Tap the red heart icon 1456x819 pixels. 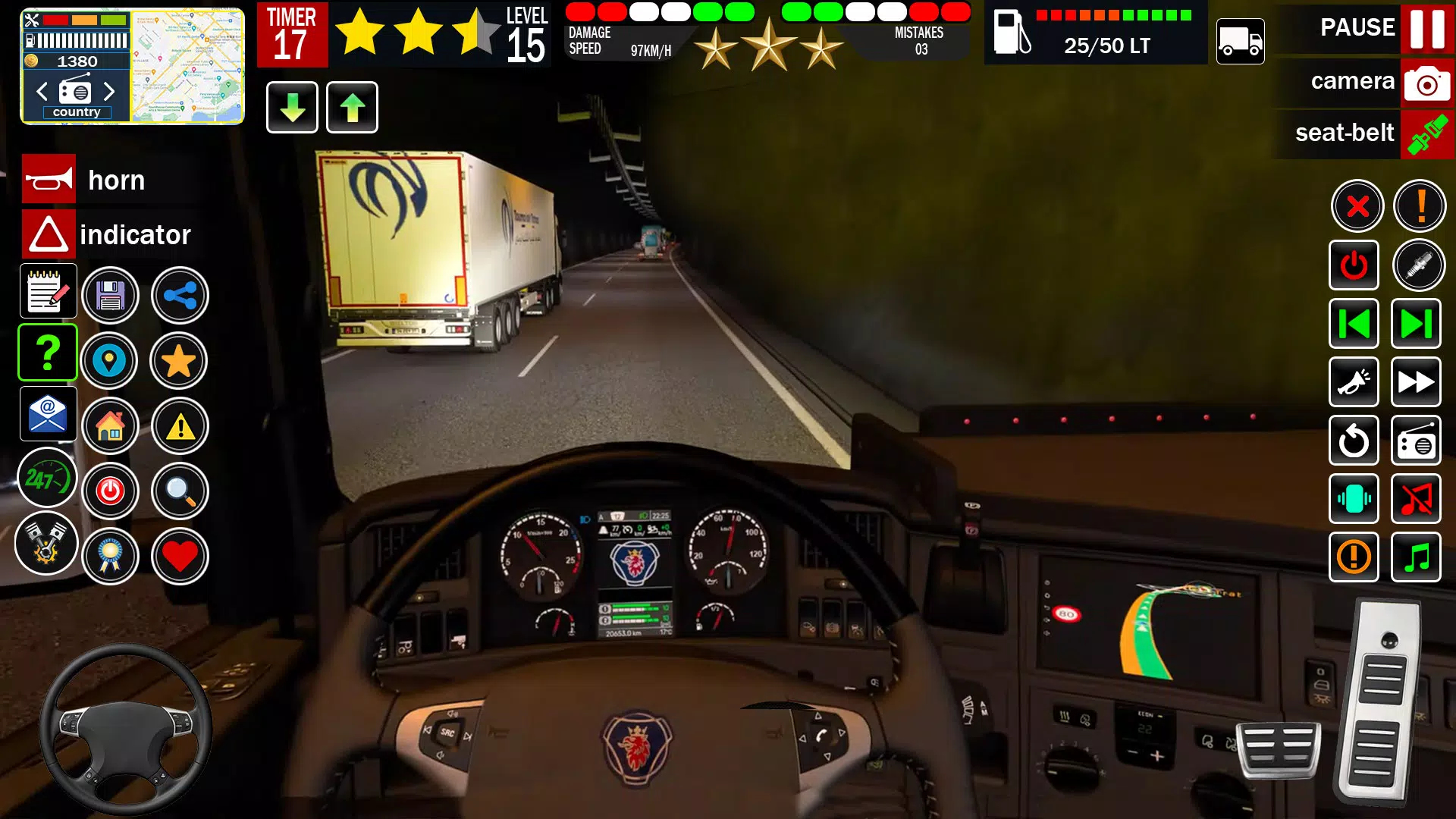(x=180, y=557)
